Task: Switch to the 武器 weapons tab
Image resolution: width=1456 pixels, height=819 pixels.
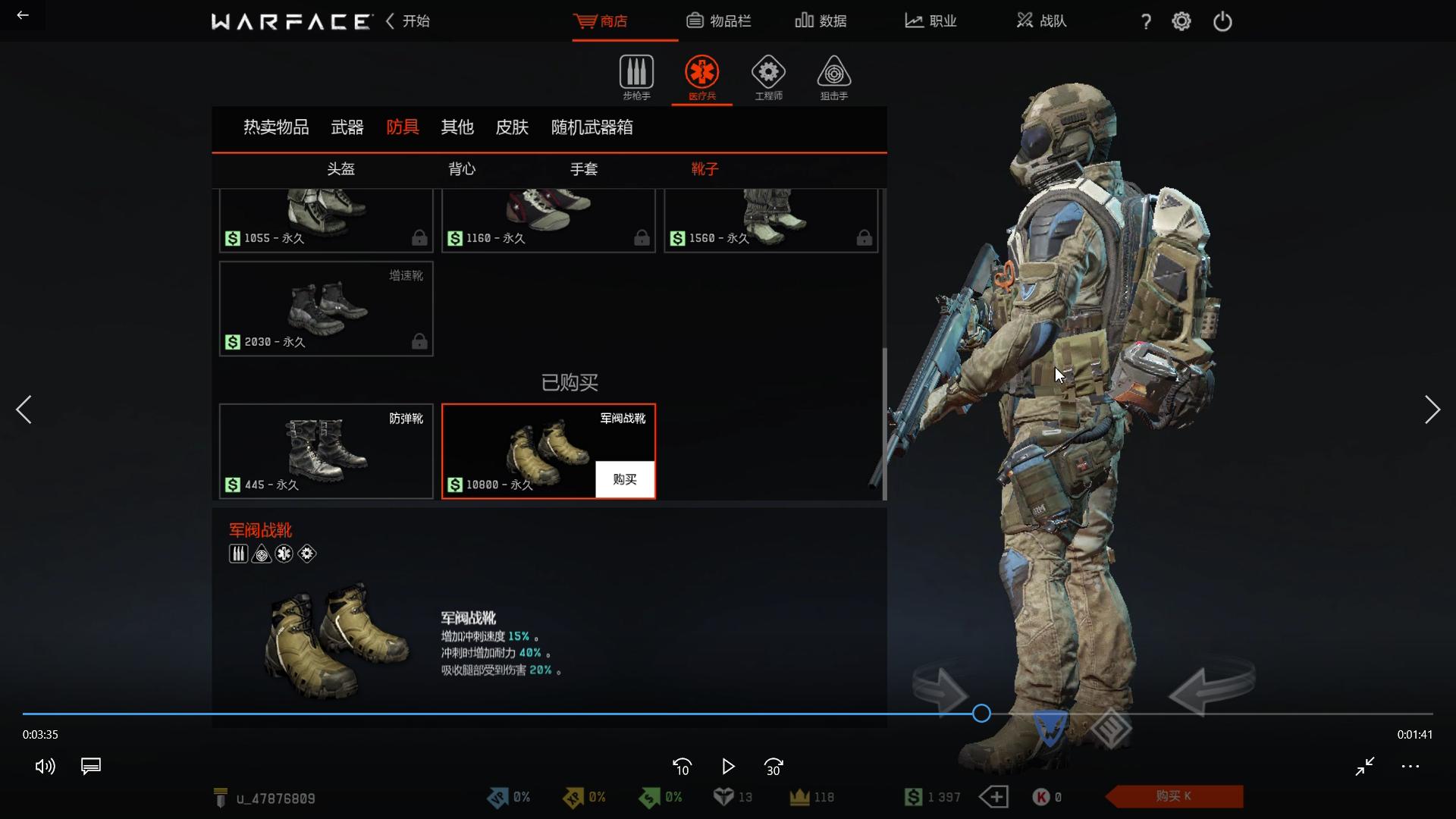Action: tap(347, 127)
